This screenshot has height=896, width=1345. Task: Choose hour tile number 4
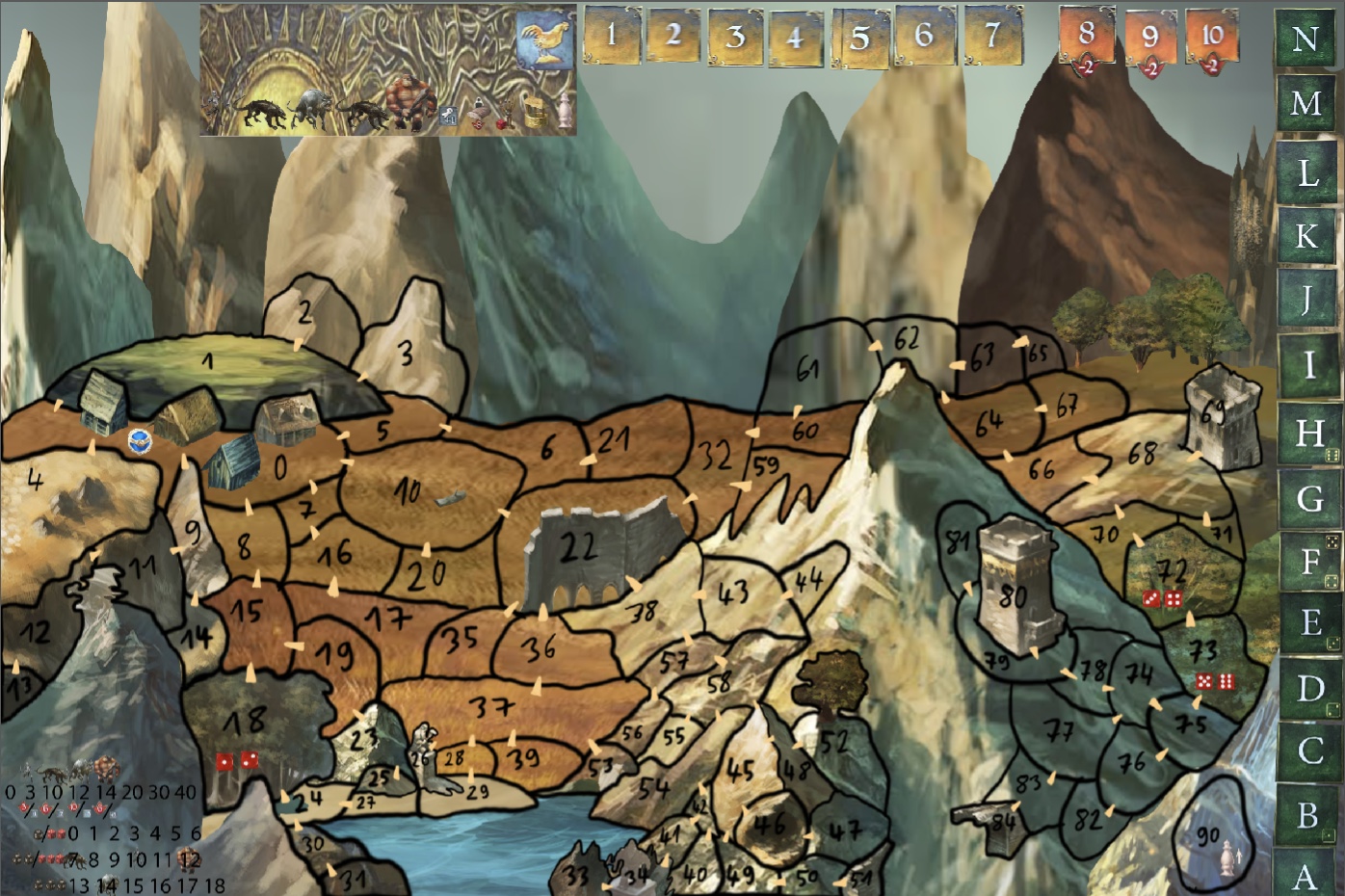(x=795, y=39)
